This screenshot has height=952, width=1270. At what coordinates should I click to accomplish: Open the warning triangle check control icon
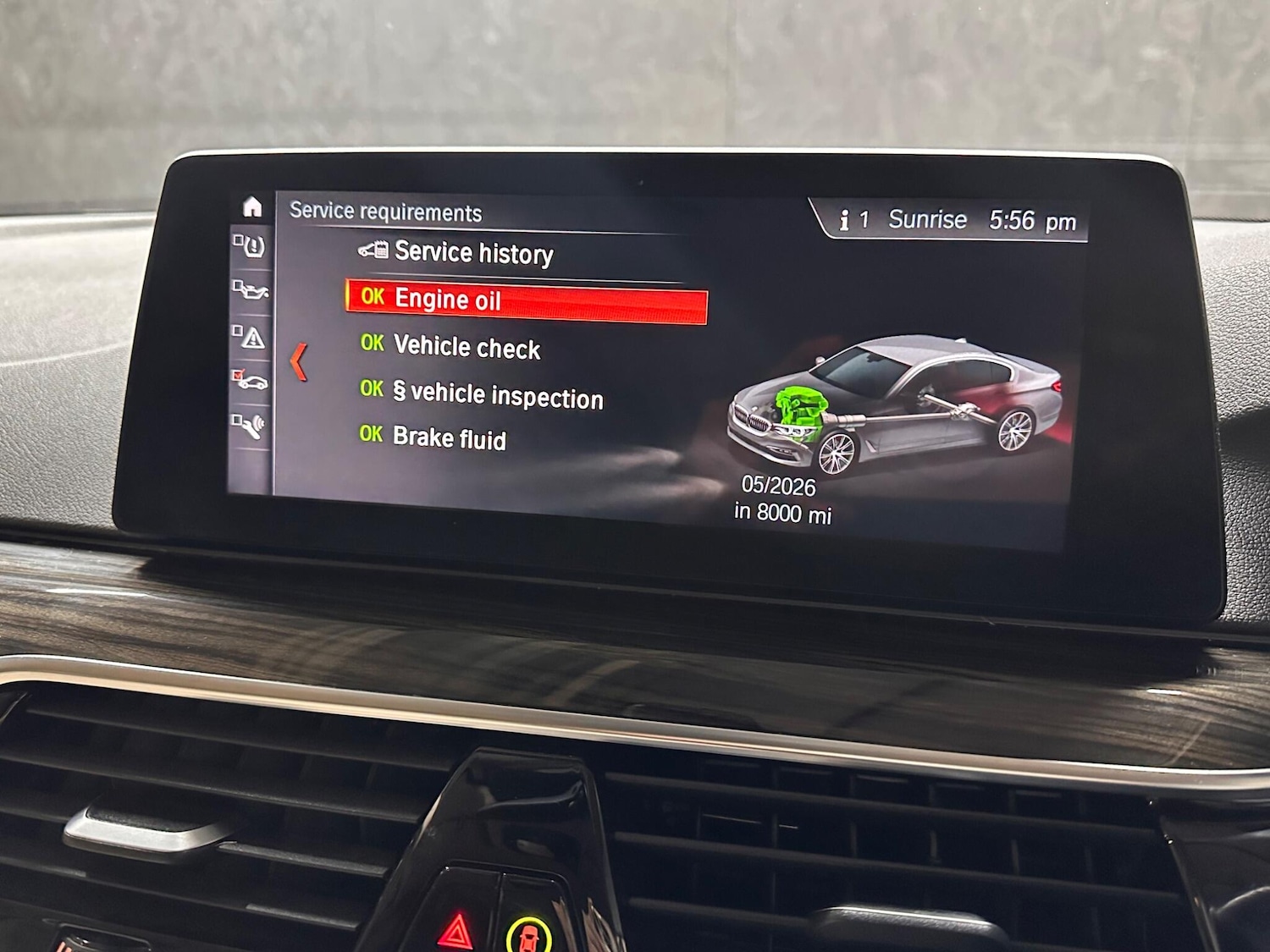pos(251,337)
